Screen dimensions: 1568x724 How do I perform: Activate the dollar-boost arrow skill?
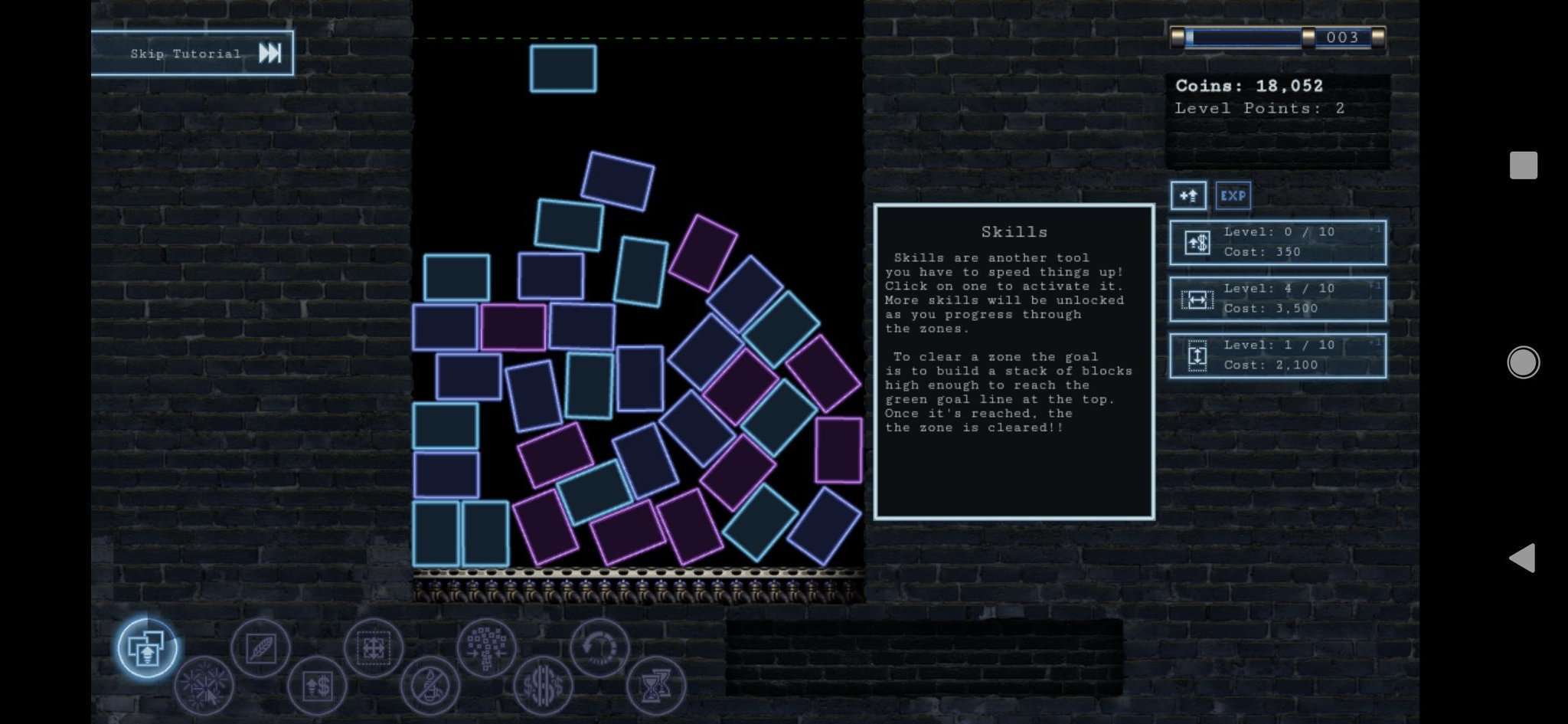click(318, 686)
